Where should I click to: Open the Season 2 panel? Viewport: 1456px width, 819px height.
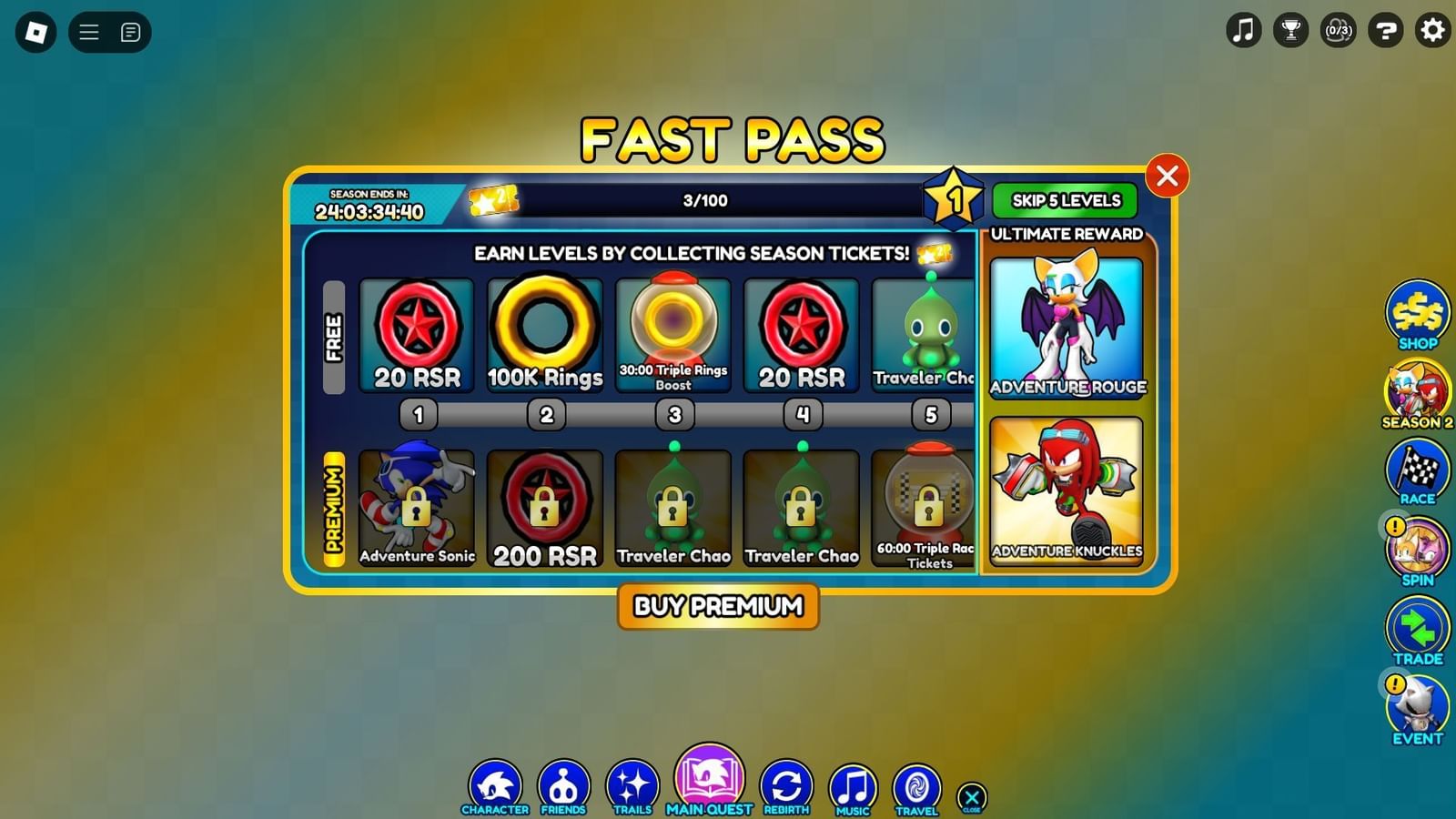point(1418,393)
